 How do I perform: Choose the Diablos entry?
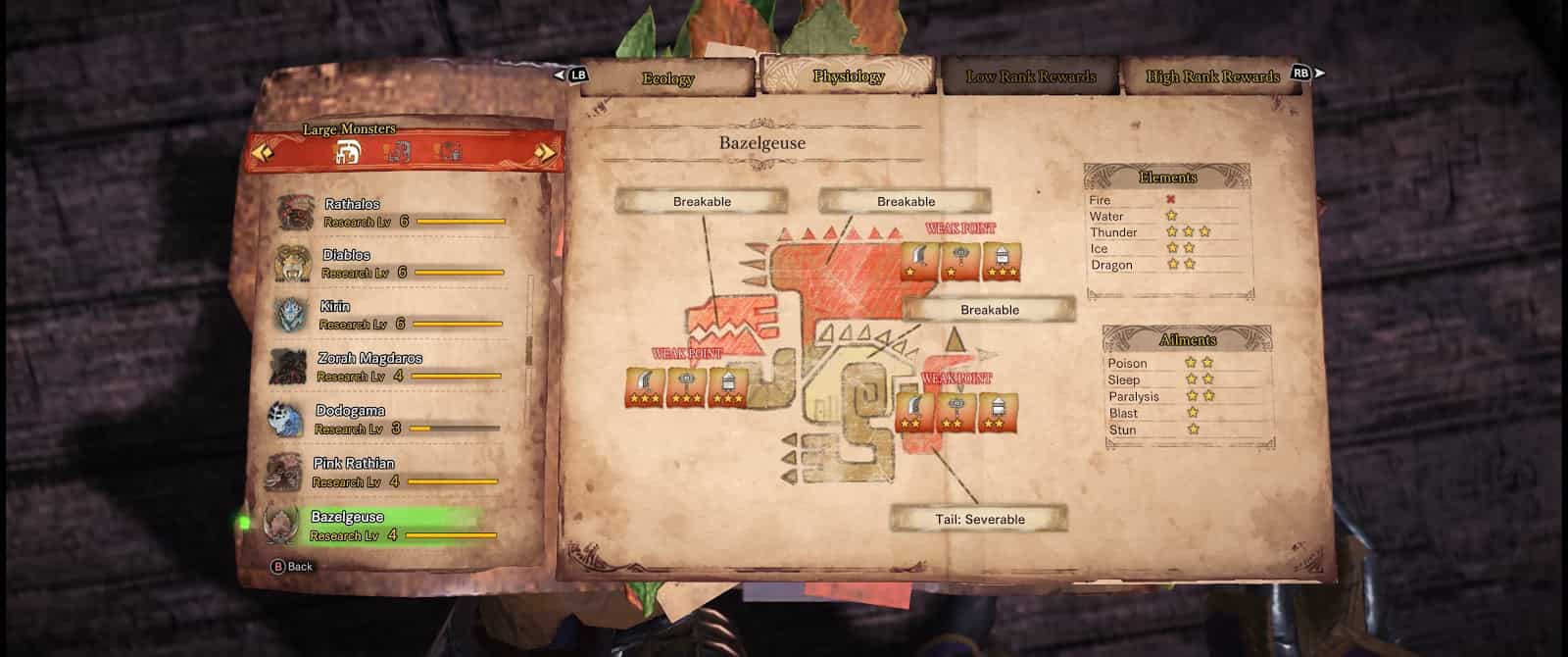coord(390,264)
